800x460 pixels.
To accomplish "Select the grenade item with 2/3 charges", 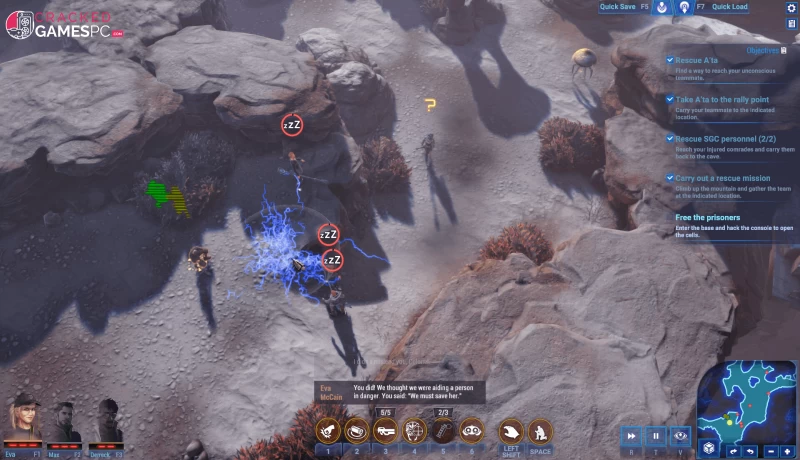I will click(443, 430).
